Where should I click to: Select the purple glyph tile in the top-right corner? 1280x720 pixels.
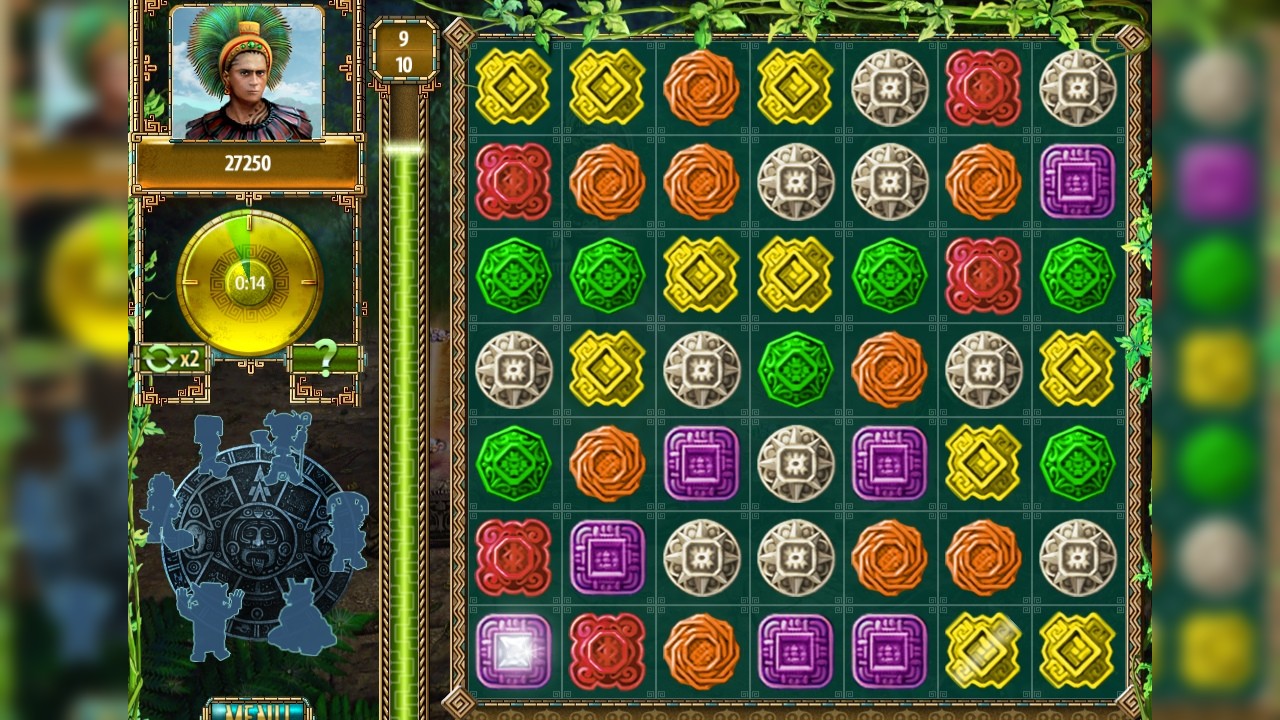[1078, 182]
